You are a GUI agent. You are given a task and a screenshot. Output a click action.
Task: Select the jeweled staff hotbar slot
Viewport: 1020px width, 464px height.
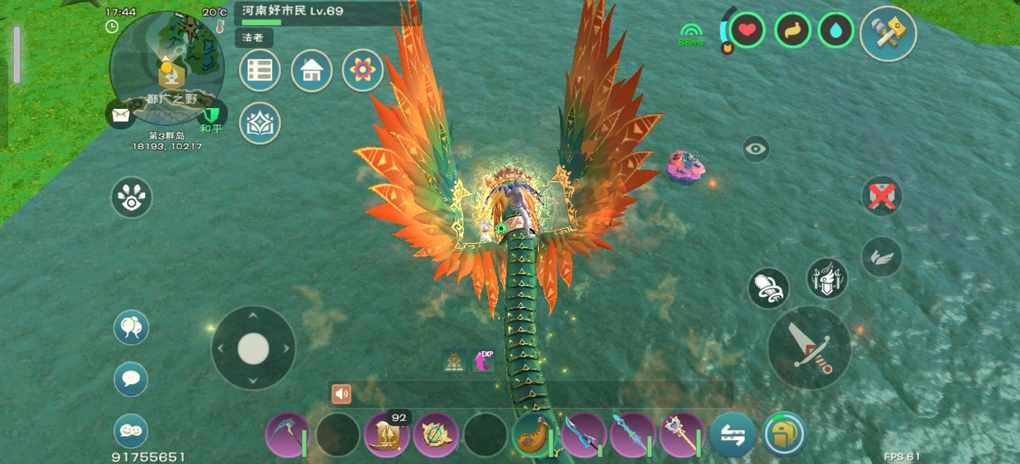(681, 435)
